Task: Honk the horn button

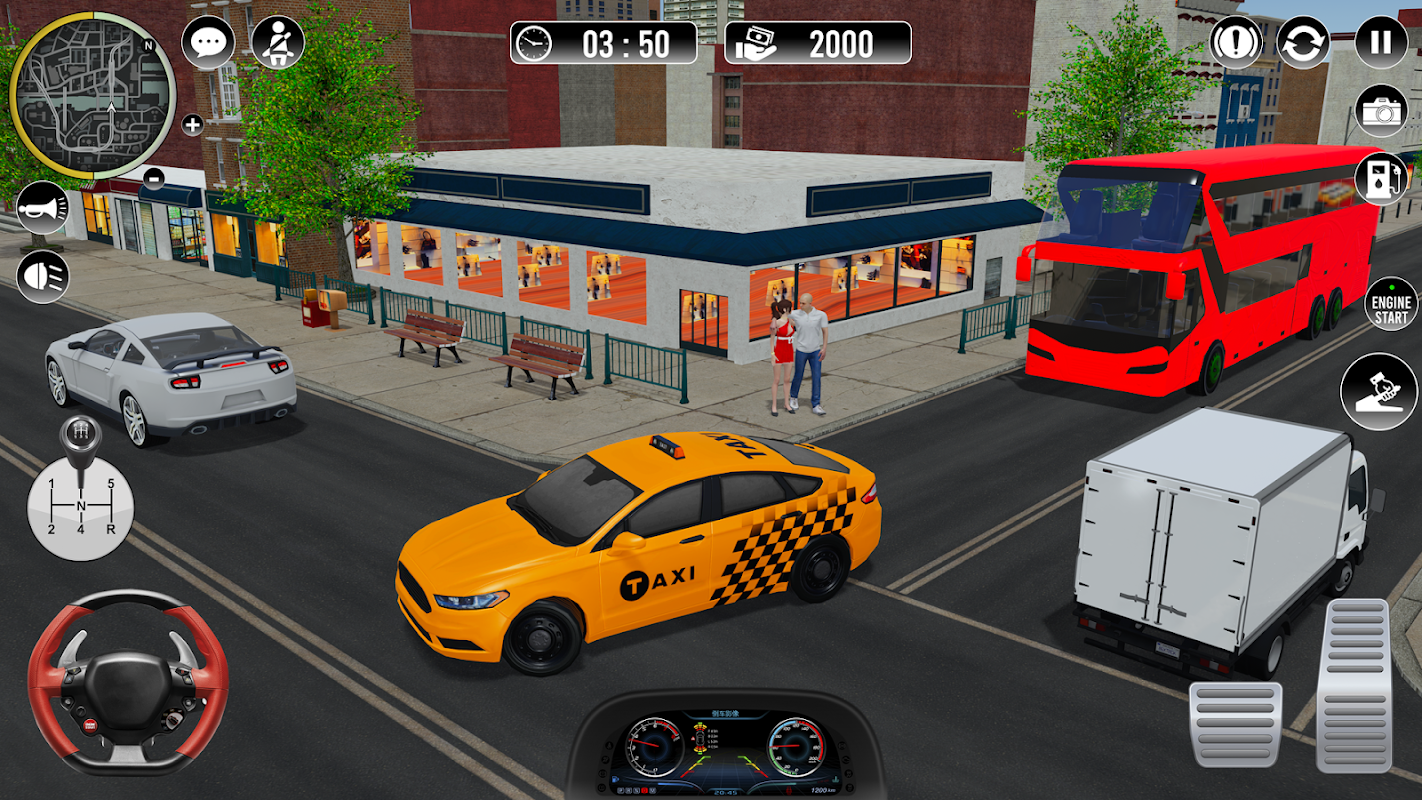Action: (42, 210)
